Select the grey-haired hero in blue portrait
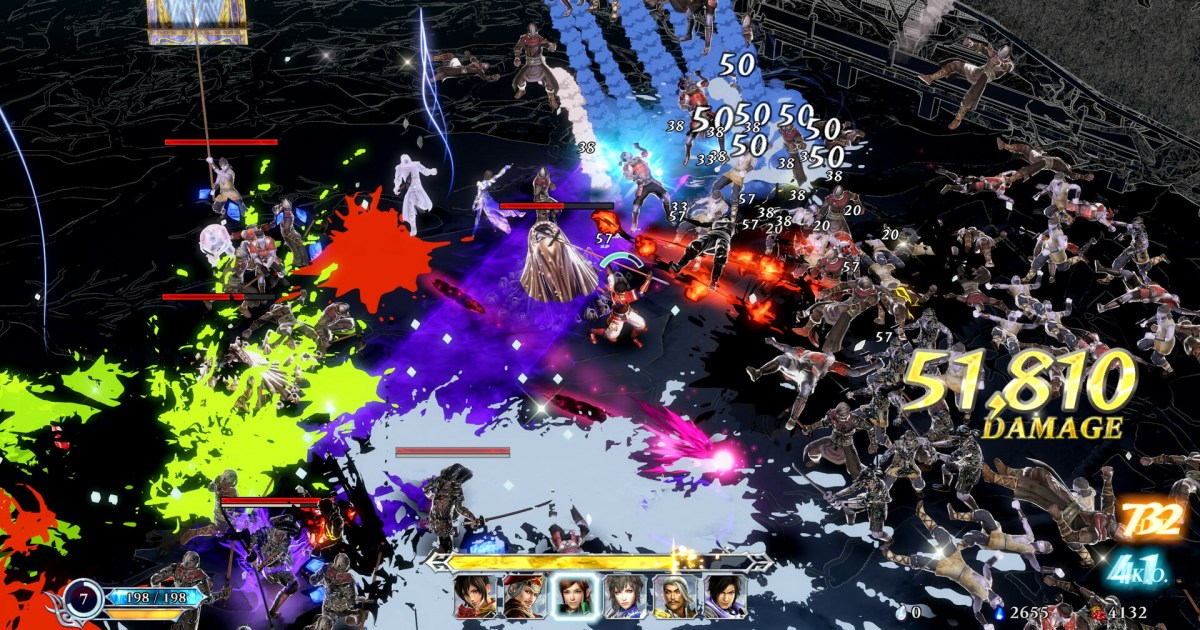1200x630 pixels. [624, 595]
